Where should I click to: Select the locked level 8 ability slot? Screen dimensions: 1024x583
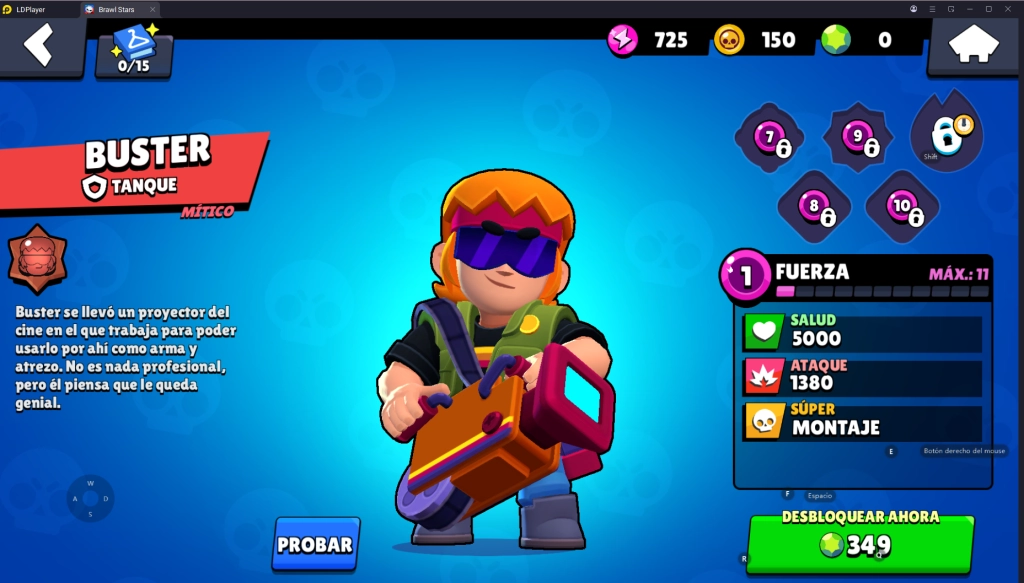coord(814,207)
